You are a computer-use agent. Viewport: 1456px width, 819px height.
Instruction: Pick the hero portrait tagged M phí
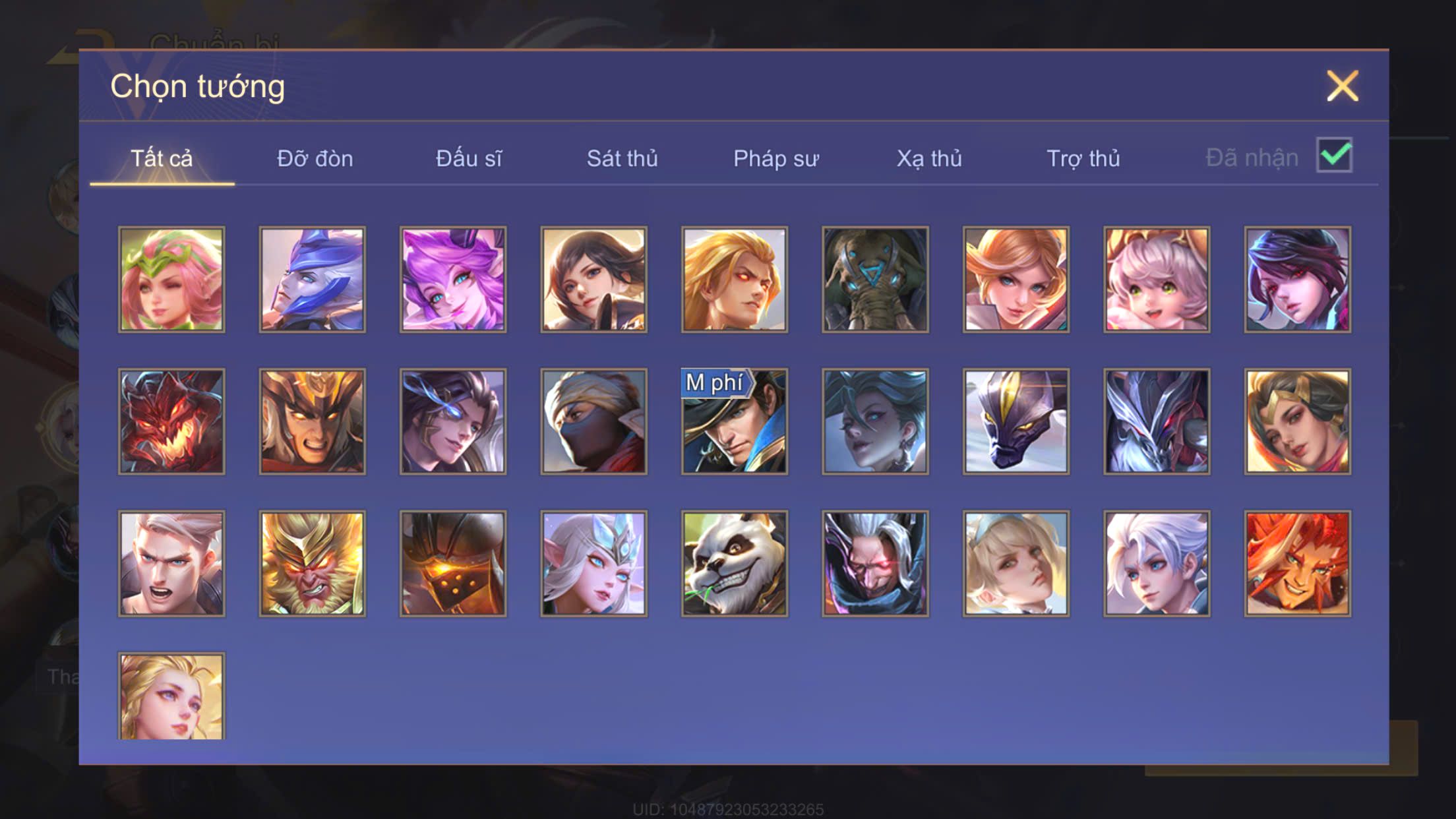[735, 421]
